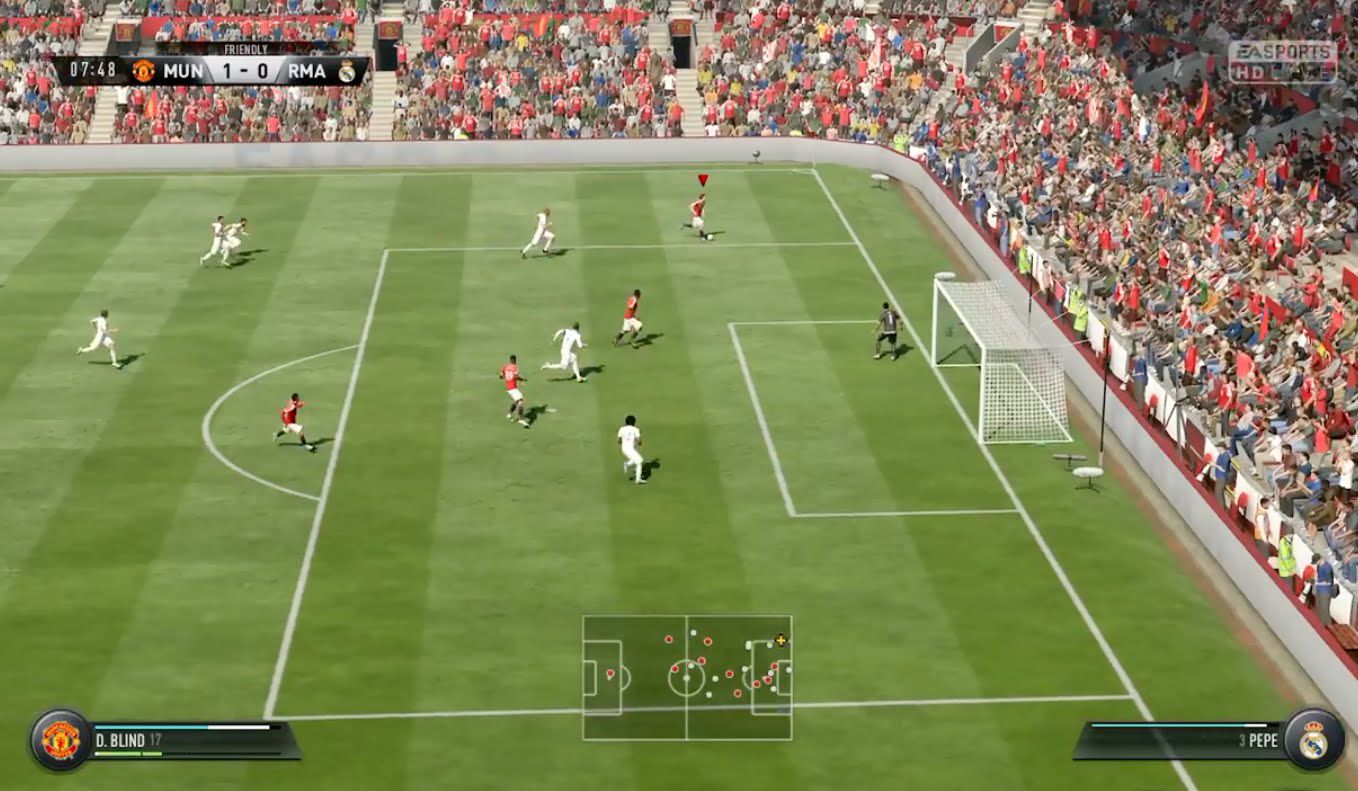
Task: Click the yellow ball marker on the radar
Action: (780, 641)
